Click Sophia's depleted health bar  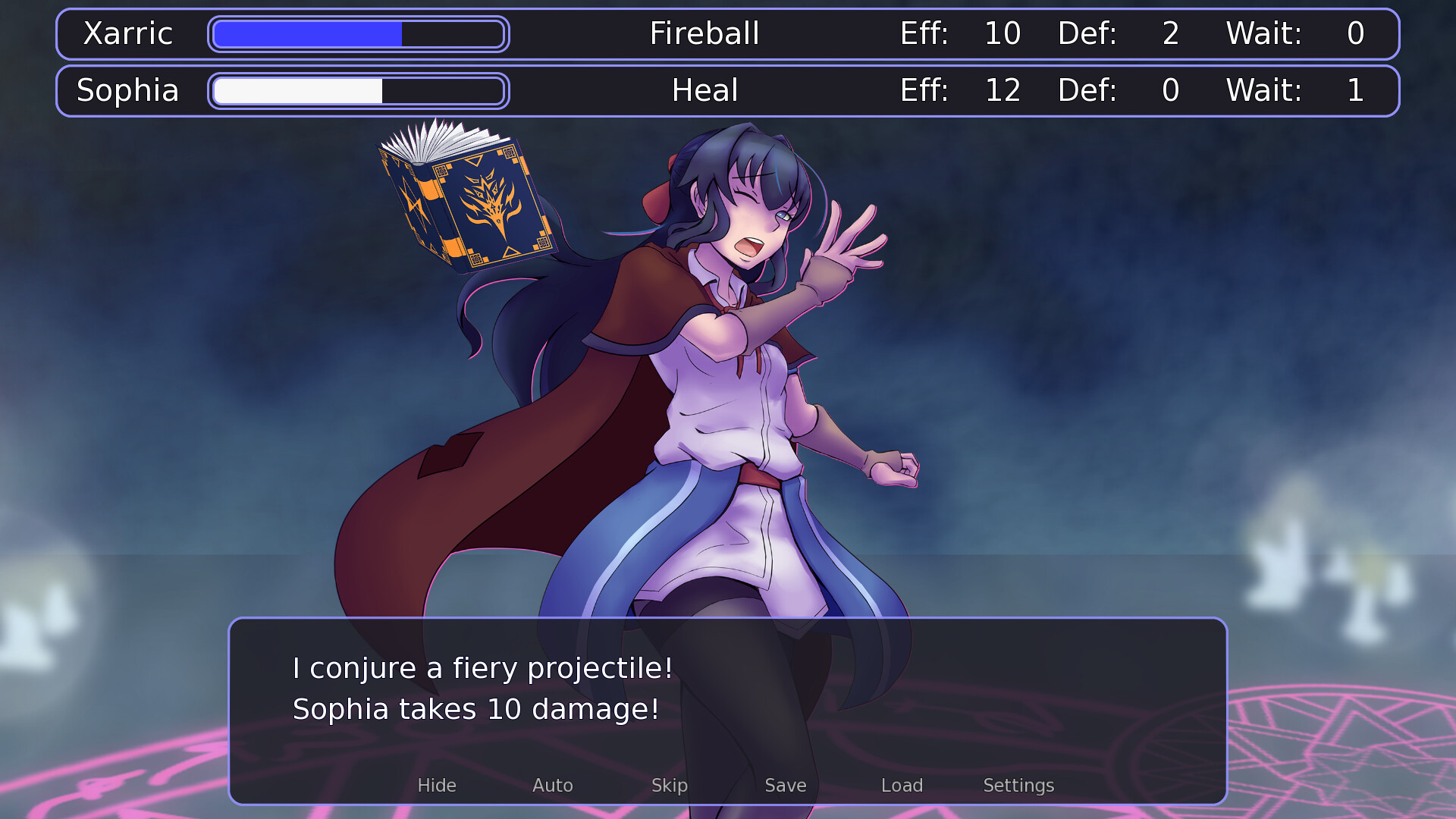359,90
